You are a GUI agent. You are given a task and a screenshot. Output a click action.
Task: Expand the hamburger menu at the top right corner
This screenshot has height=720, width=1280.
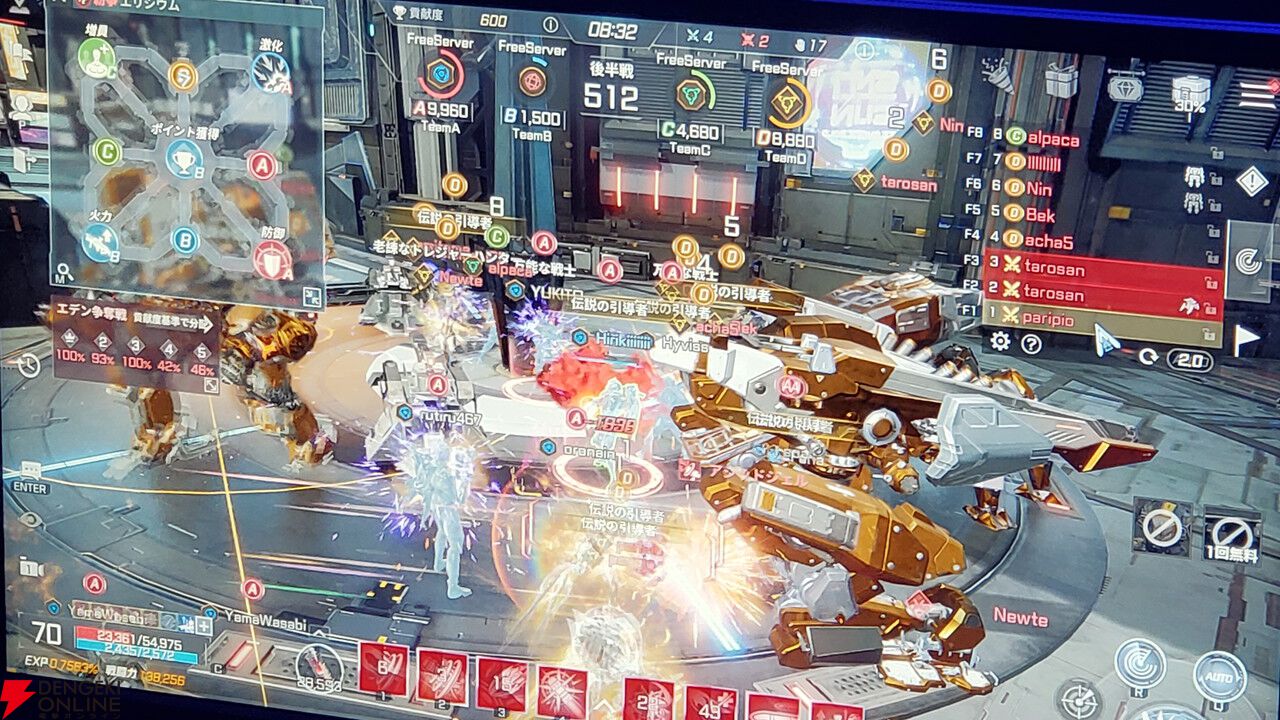point(1255,94)
